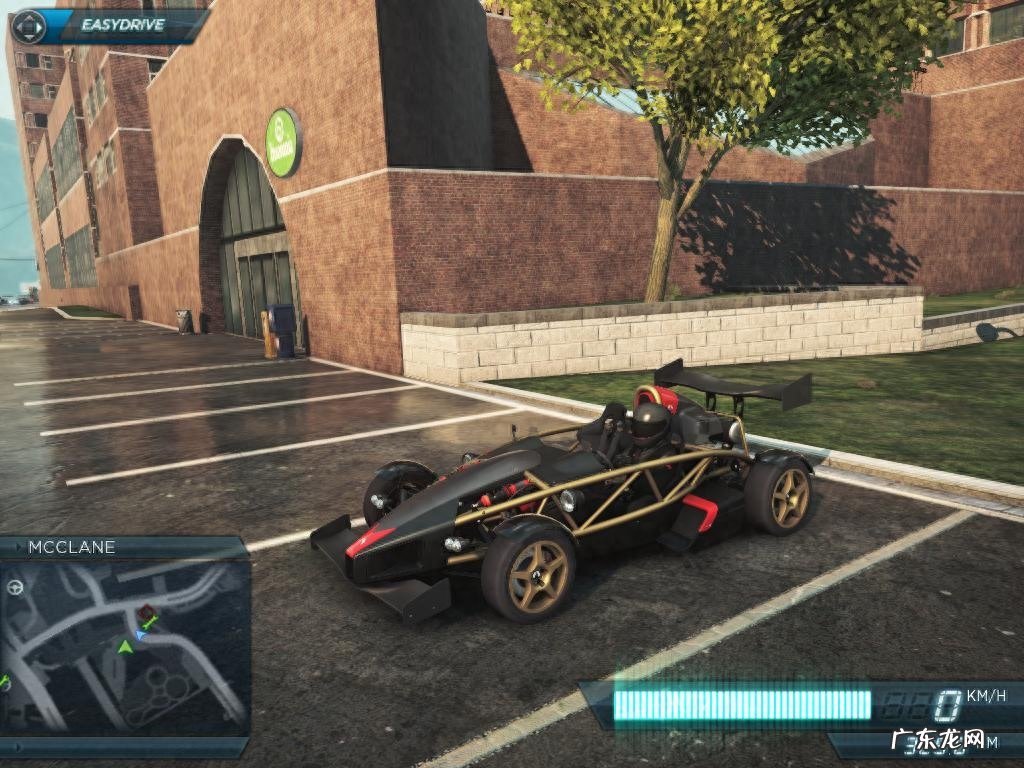Select the red diamond marker on minimap
The height and width of the screenshot is (768, 1024).
point(148,612)
